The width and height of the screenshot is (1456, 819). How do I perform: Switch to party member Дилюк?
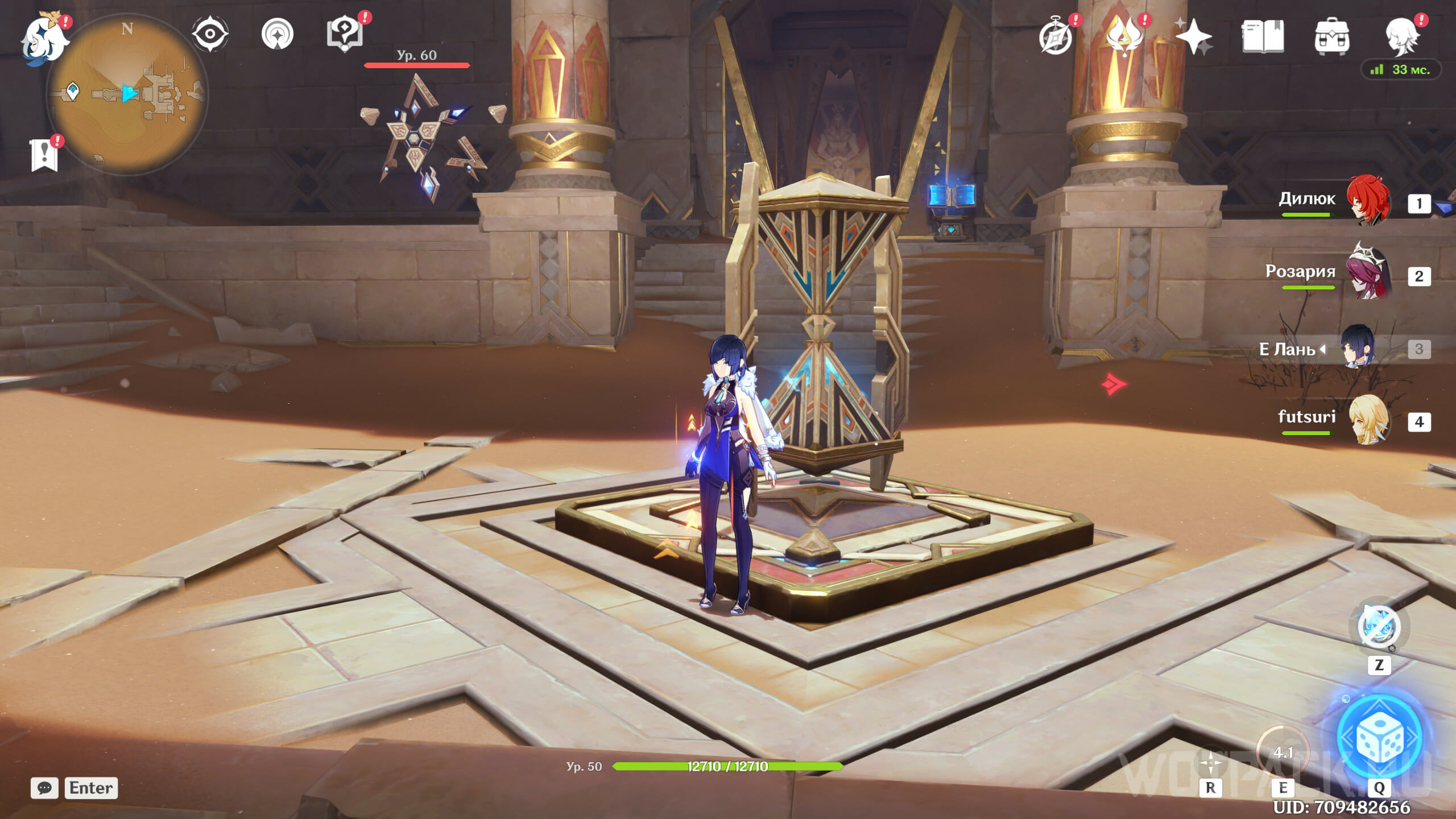[1367, 201]
